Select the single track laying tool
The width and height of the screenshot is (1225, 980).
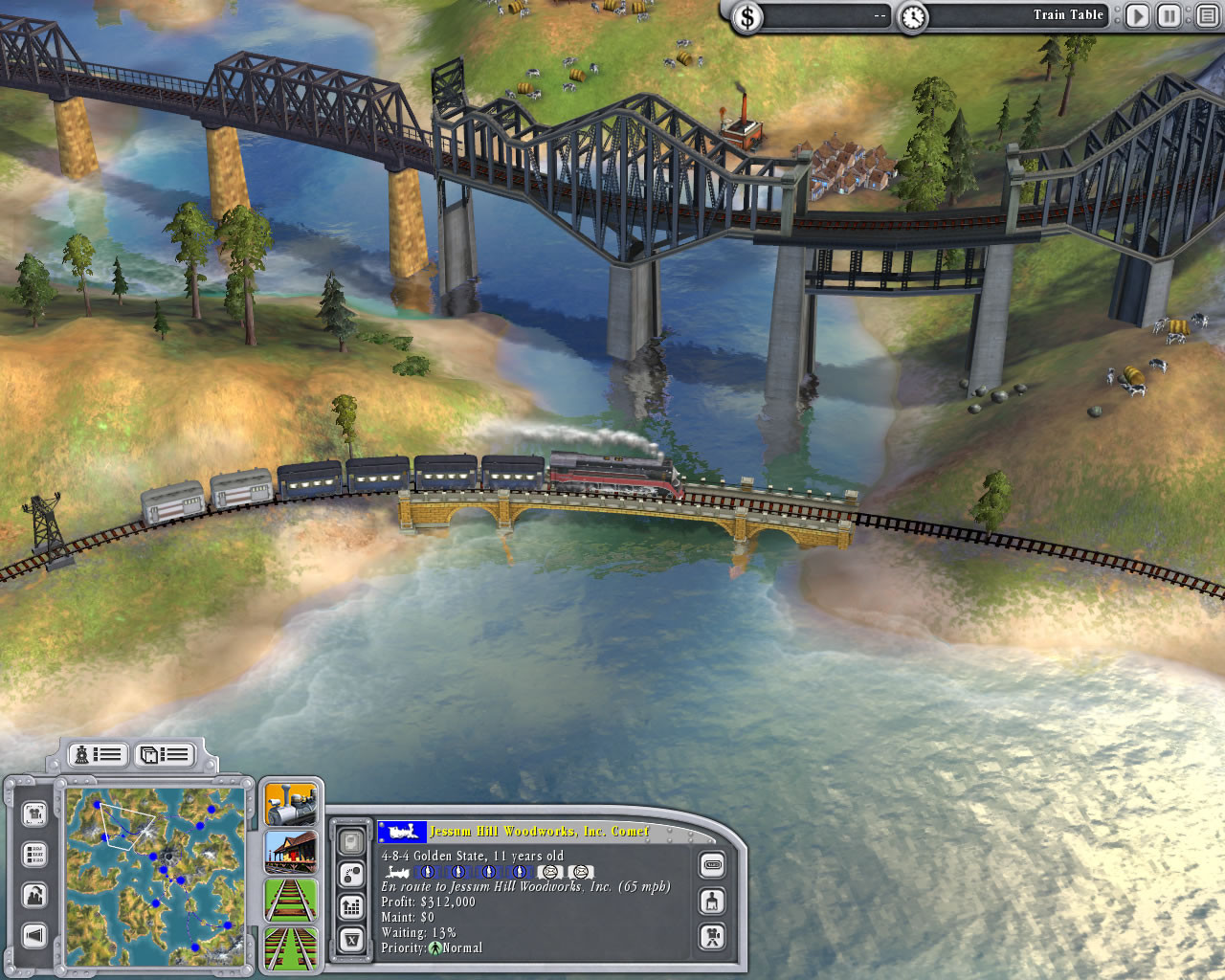(289, 902)
